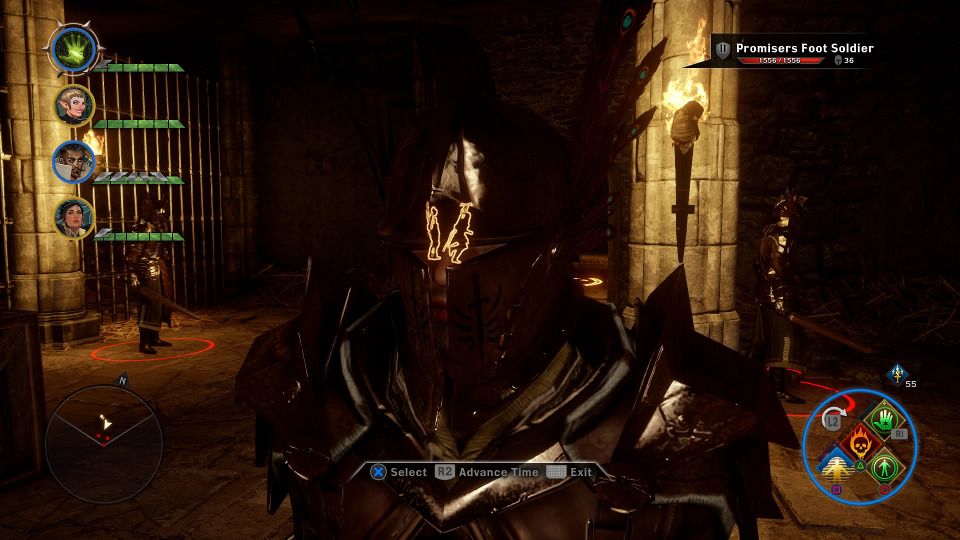Select the blonde elf party member portrait
Screen dimensions: 960x540
(x=75, y=105)
